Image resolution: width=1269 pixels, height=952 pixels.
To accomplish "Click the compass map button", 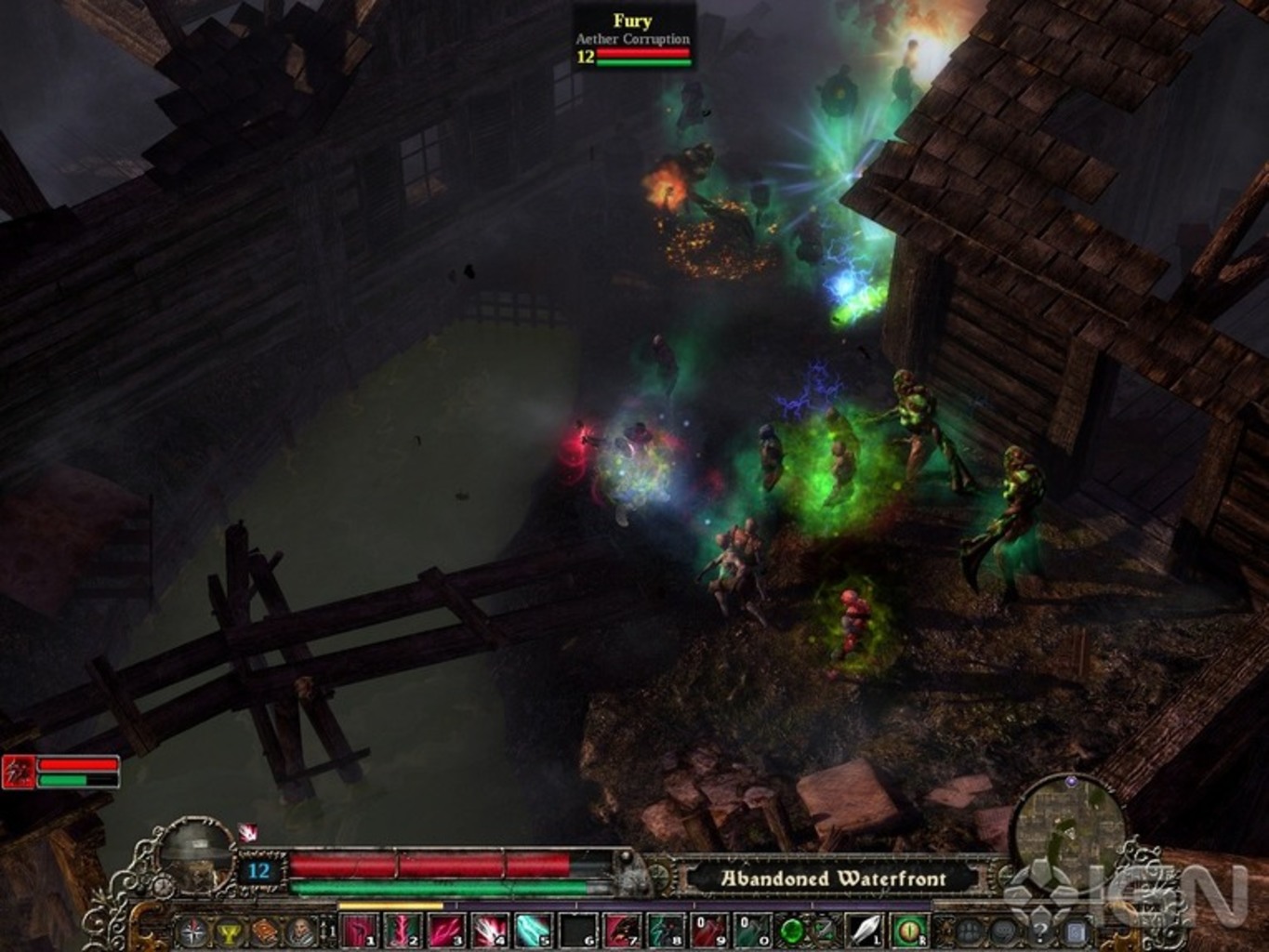I will 193,931.
